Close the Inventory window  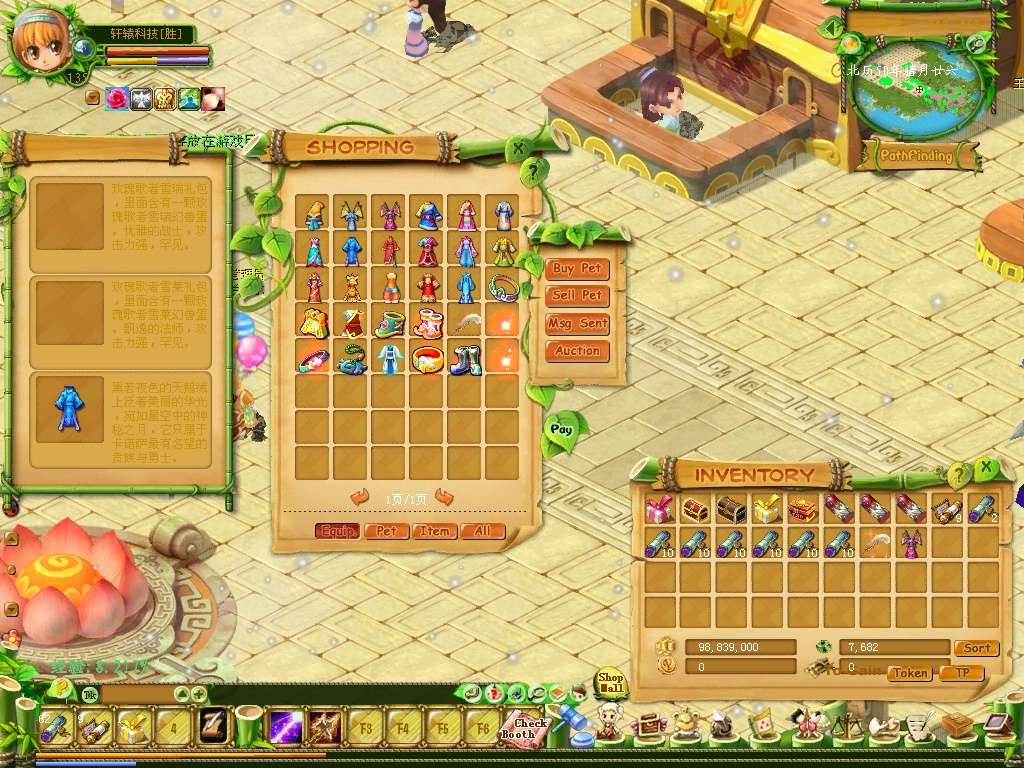click(986, 467)
